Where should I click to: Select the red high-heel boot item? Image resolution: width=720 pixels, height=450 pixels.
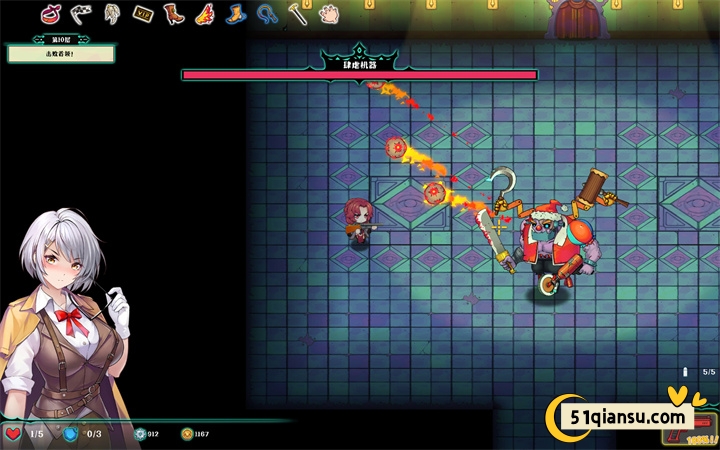coord(174,14)
